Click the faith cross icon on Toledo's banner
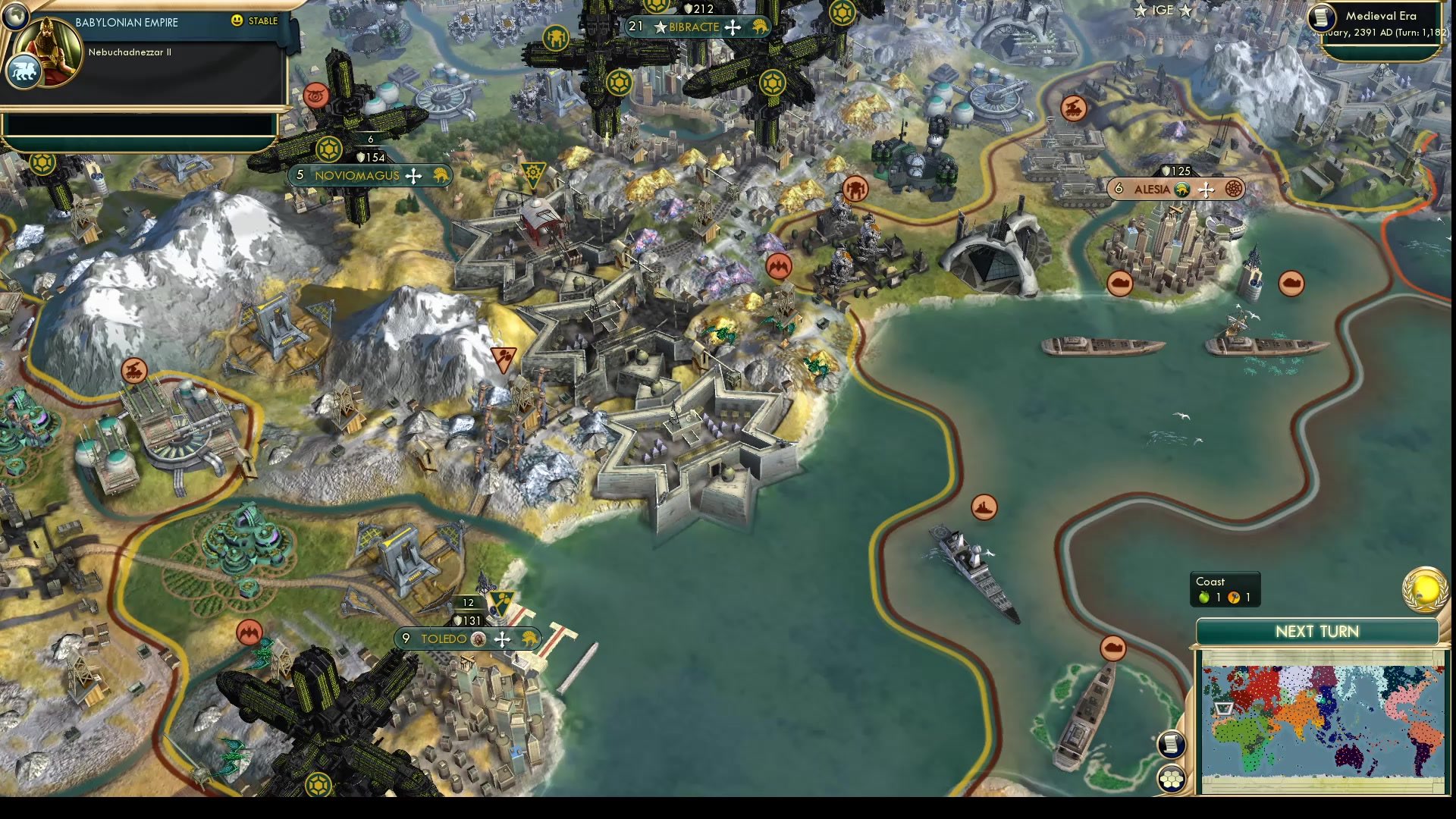Screen dimensions: 1456x819 coord(501,639)
